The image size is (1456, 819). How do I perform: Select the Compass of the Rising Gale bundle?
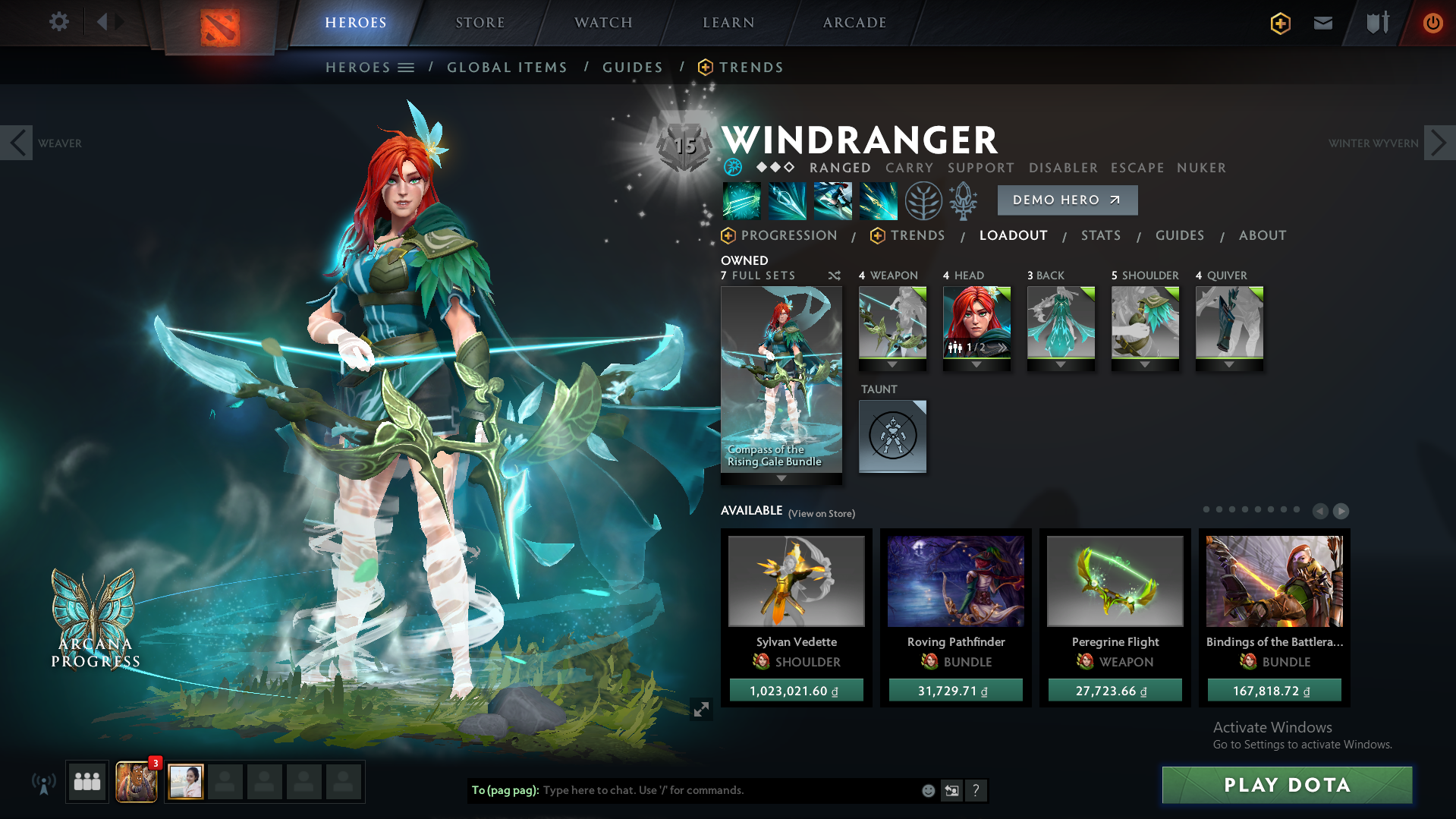[x=781, y=380]
